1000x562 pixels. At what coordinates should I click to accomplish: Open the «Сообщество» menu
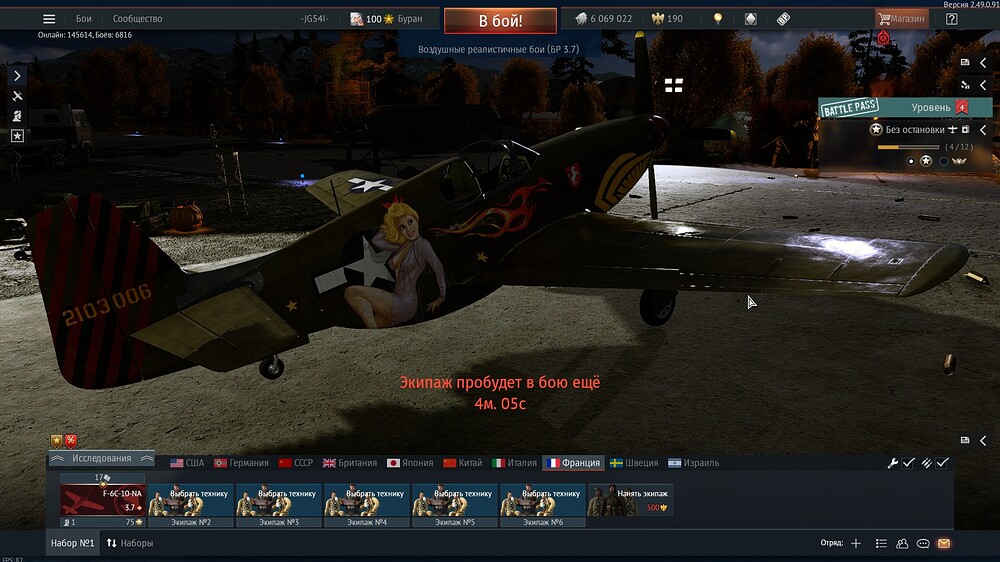coord(138,19)
